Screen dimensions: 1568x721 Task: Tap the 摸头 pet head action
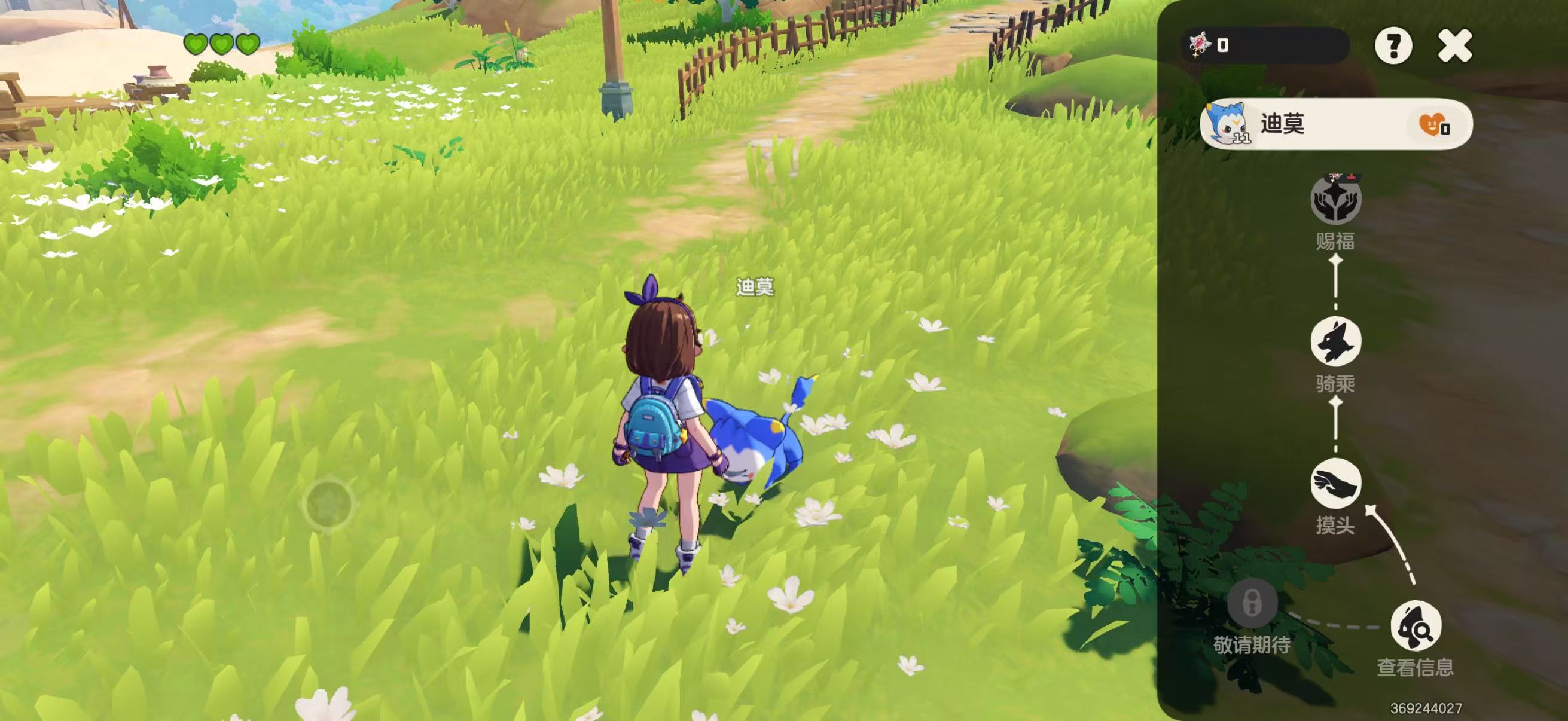tap(1335, 484)
